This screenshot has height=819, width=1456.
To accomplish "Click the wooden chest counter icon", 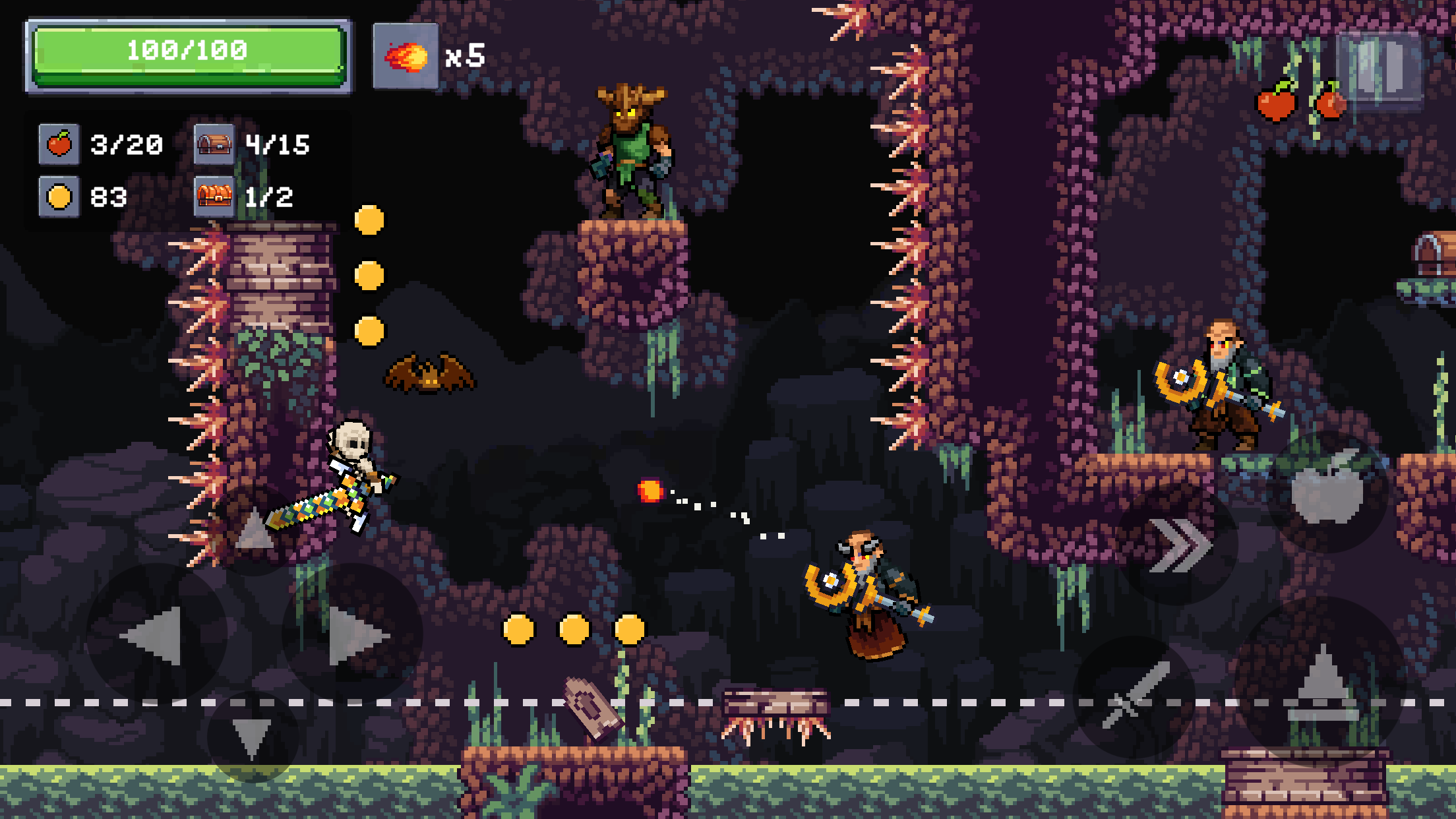I will (x=216, y=144).
